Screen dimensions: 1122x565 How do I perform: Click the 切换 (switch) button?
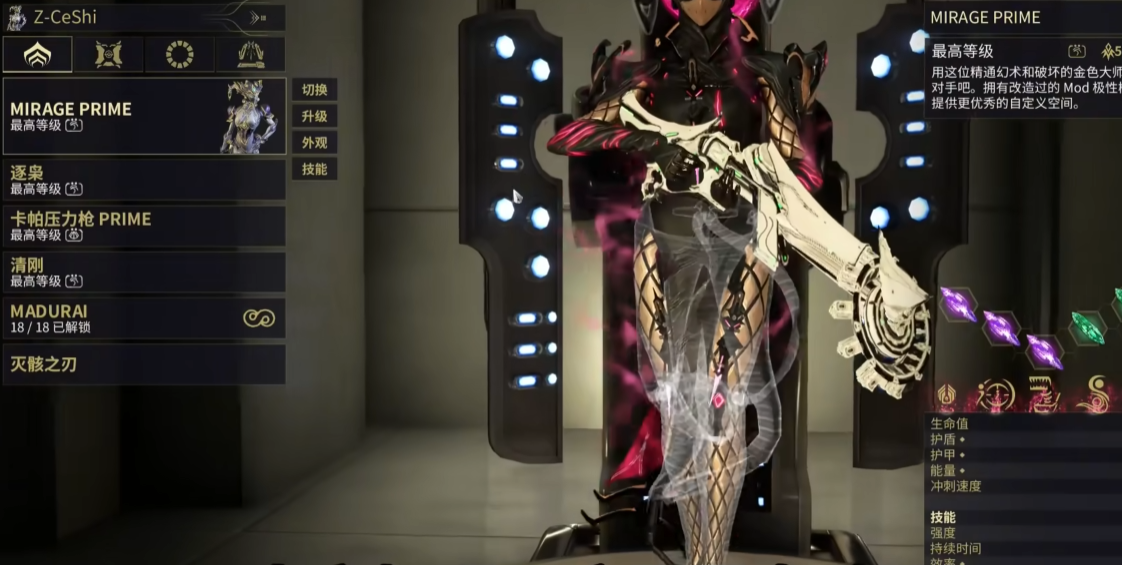[x=314, y=89]
